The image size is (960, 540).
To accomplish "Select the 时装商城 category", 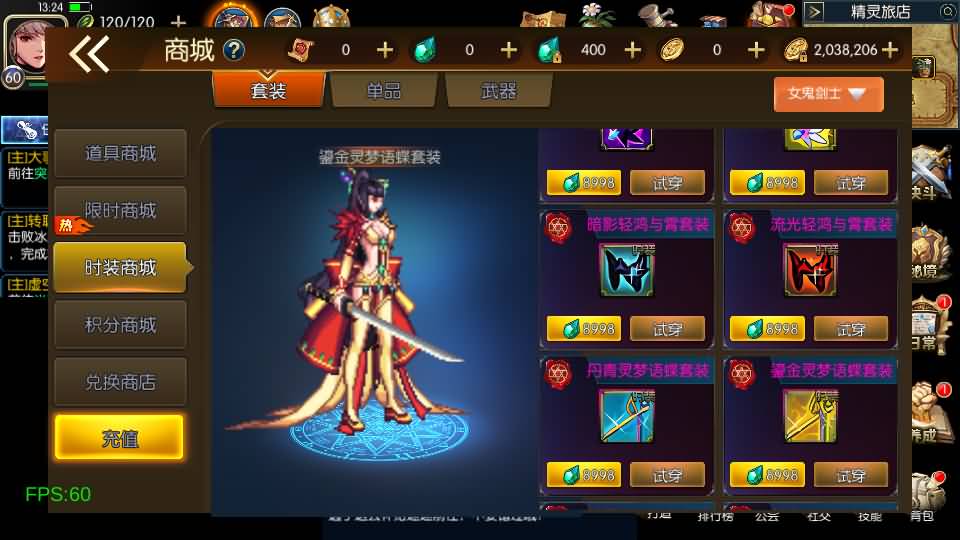I will [x=120, y=268].
